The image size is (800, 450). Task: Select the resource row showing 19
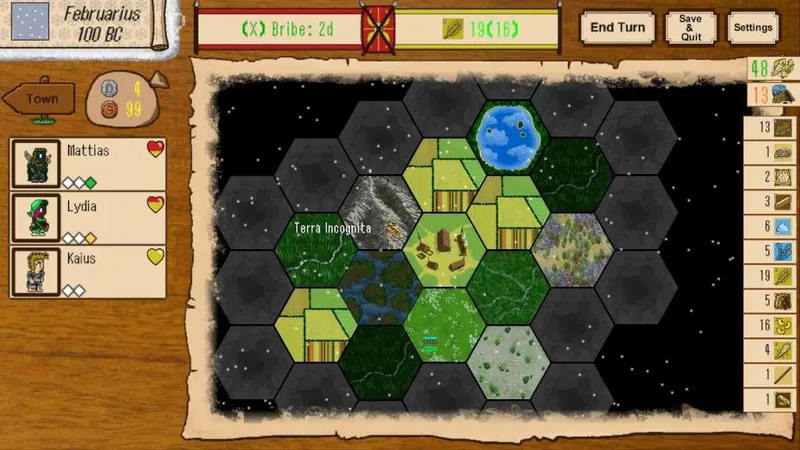click(770, 276)
